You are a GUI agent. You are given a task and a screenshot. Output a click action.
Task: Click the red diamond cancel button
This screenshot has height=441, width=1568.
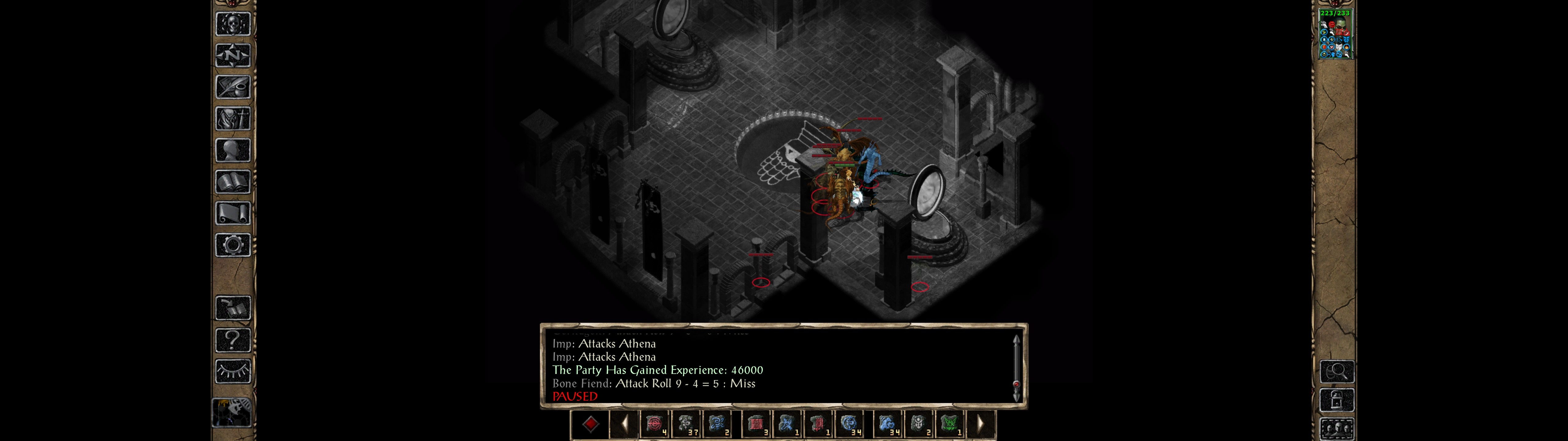(590, 424)
